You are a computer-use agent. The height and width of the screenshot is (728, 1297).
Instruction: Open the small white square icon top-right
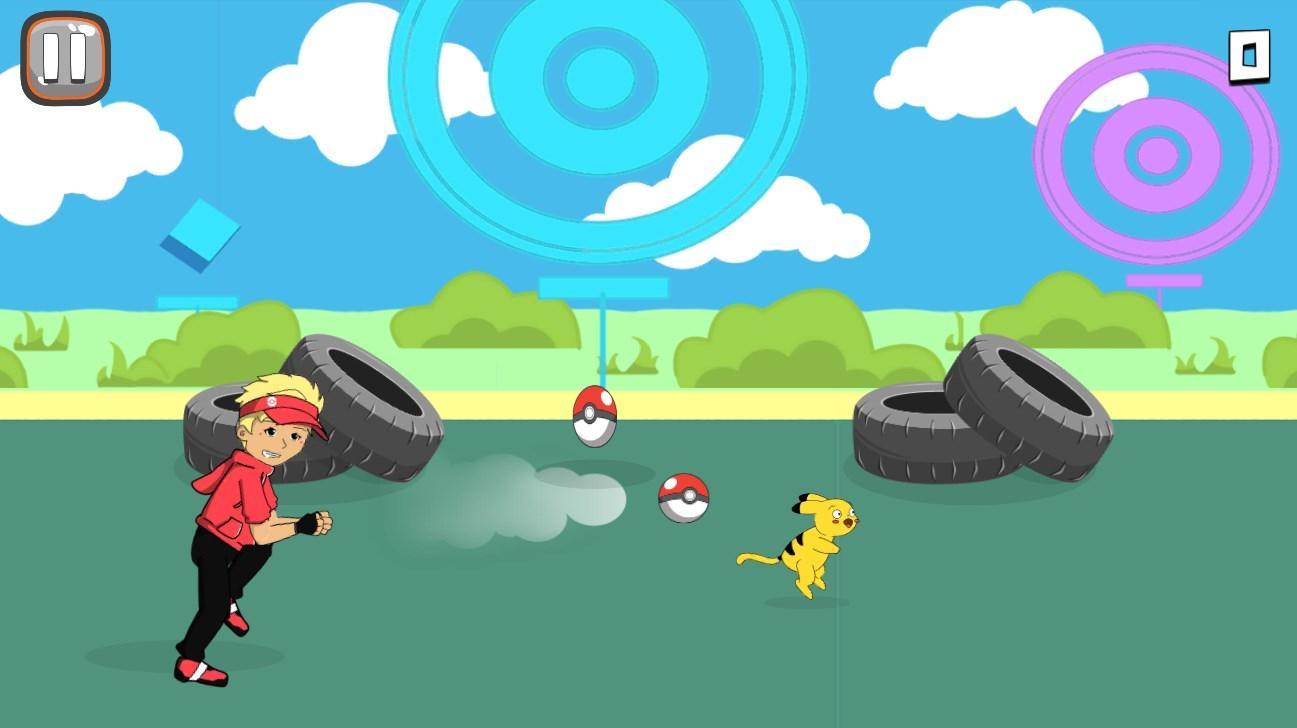pos(1249,56)
